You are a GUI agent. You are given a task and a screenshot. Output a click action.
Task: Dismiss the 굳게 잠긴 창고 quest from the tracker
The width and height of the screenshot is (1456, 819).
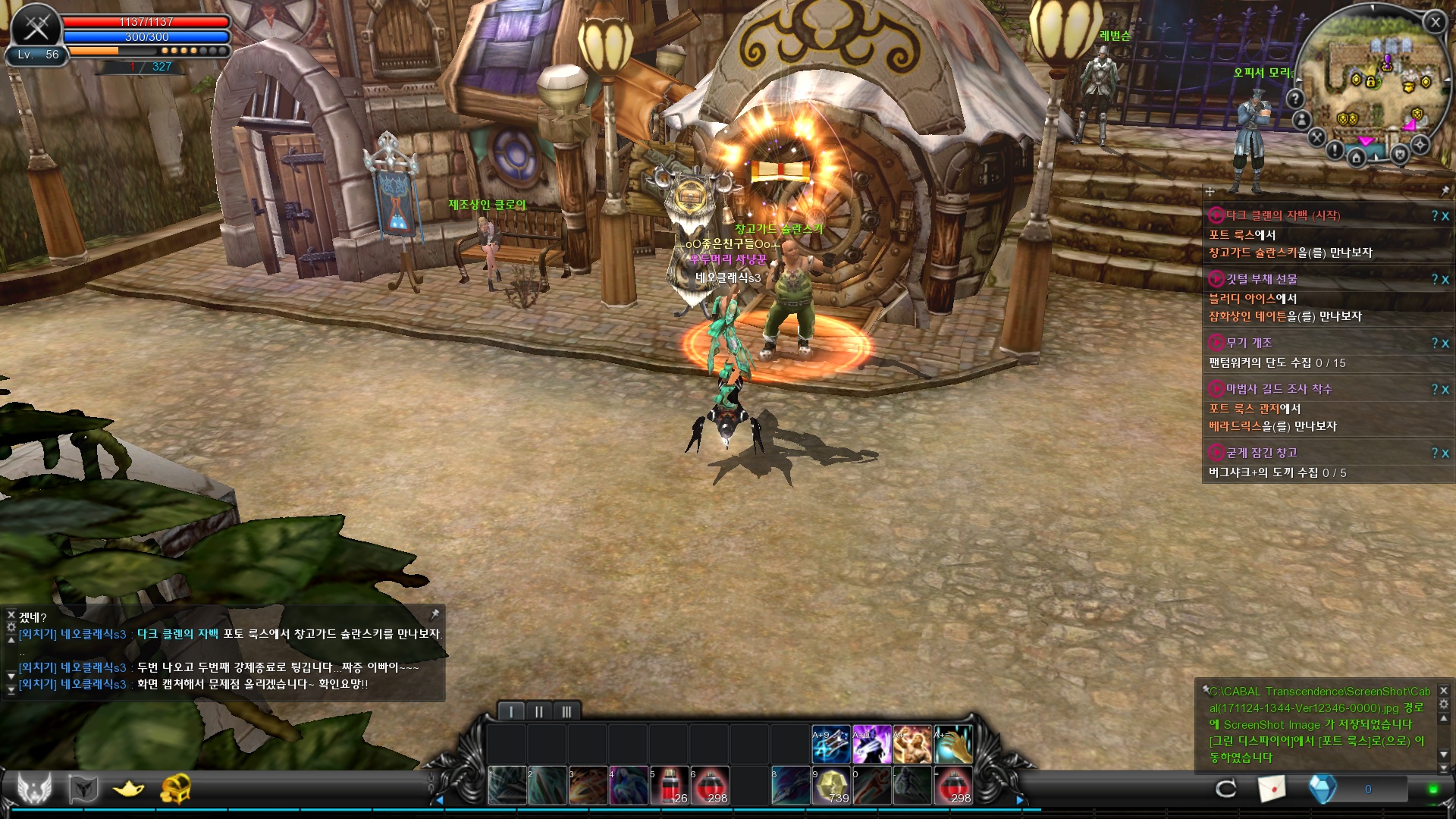(x=1445, y=453)
